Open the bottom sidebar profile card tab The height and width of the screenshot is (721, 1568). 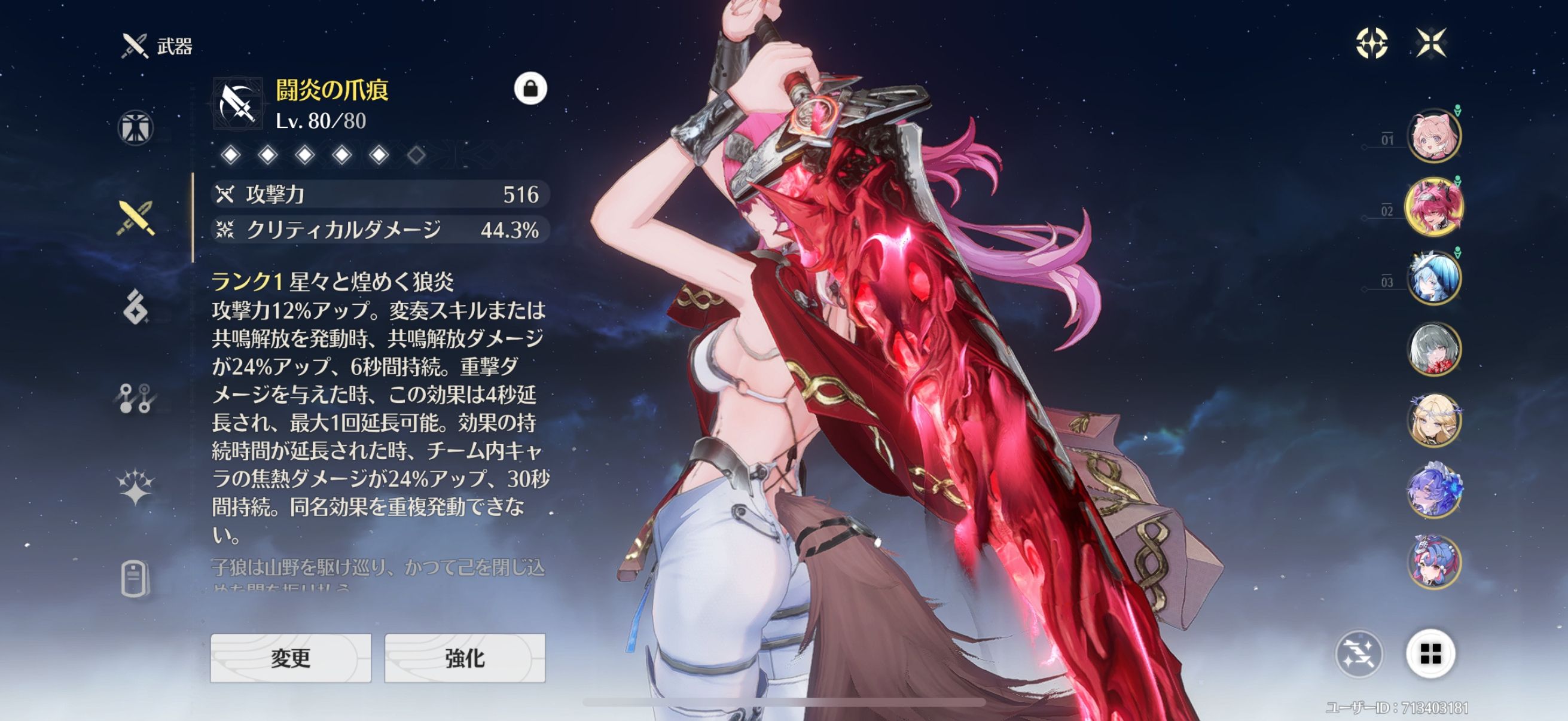(135, 578)
